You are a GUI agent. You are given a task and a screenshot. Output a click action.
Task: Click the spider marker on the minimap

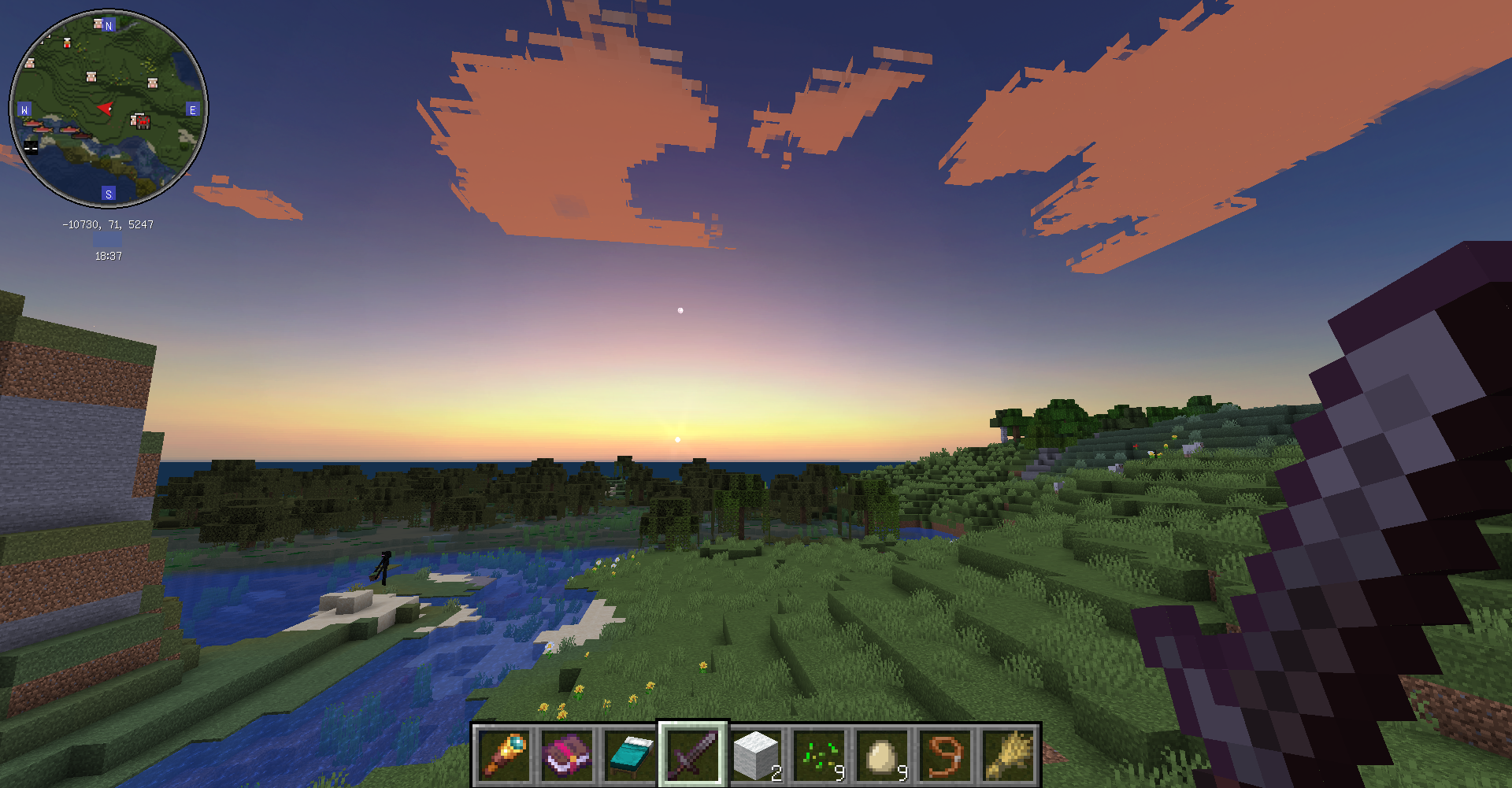143,122
